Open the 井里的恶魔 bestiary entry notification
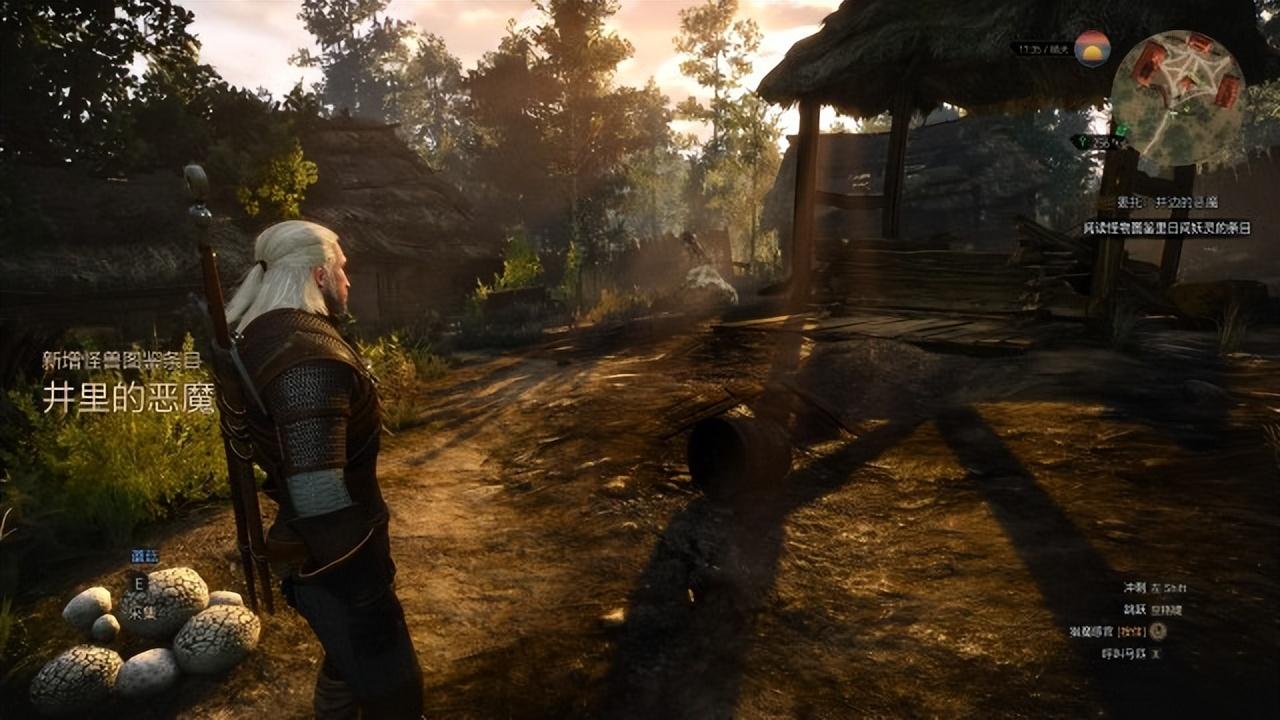This screenshot has height=720, width=1280. 128,397
